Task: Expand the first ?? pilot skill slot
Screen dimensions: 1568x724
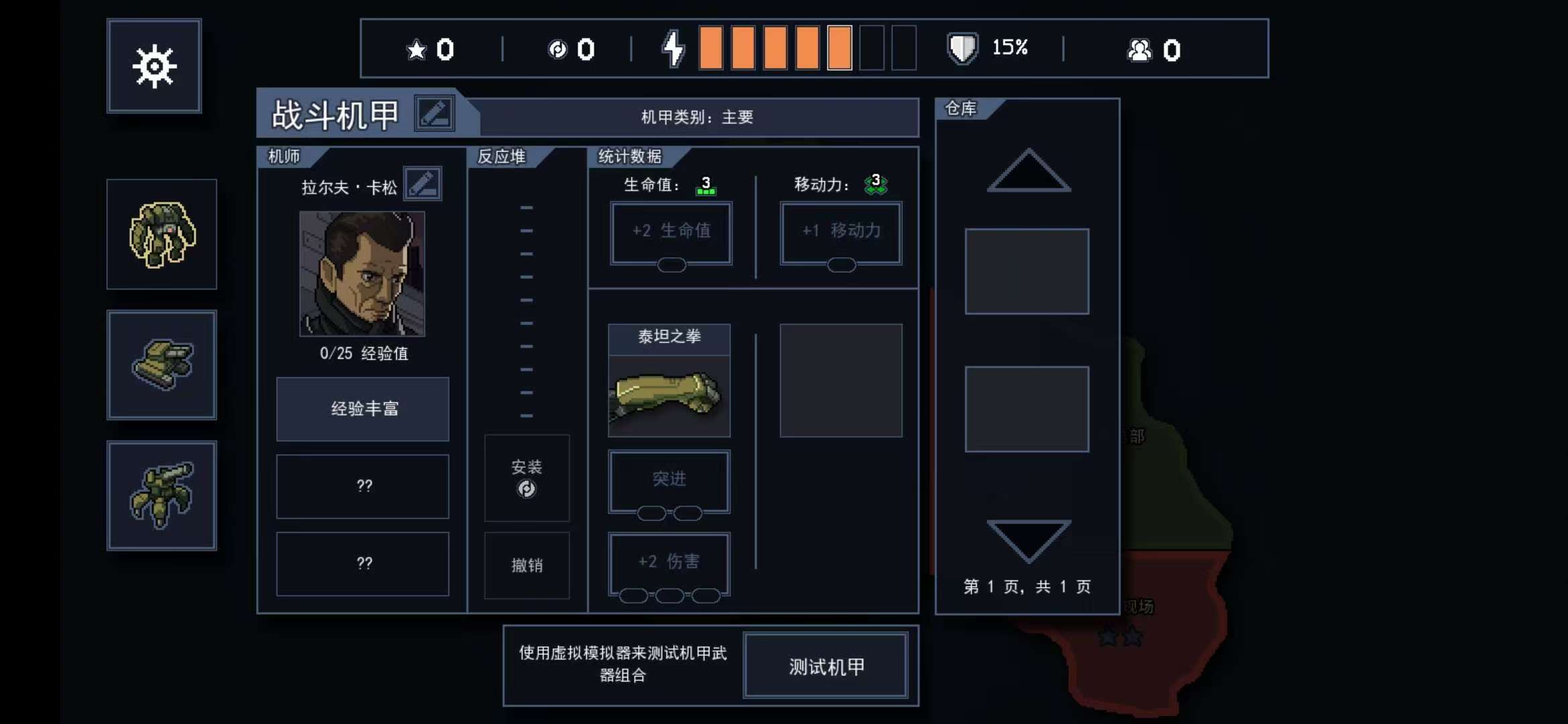Action: pos(362,487)
